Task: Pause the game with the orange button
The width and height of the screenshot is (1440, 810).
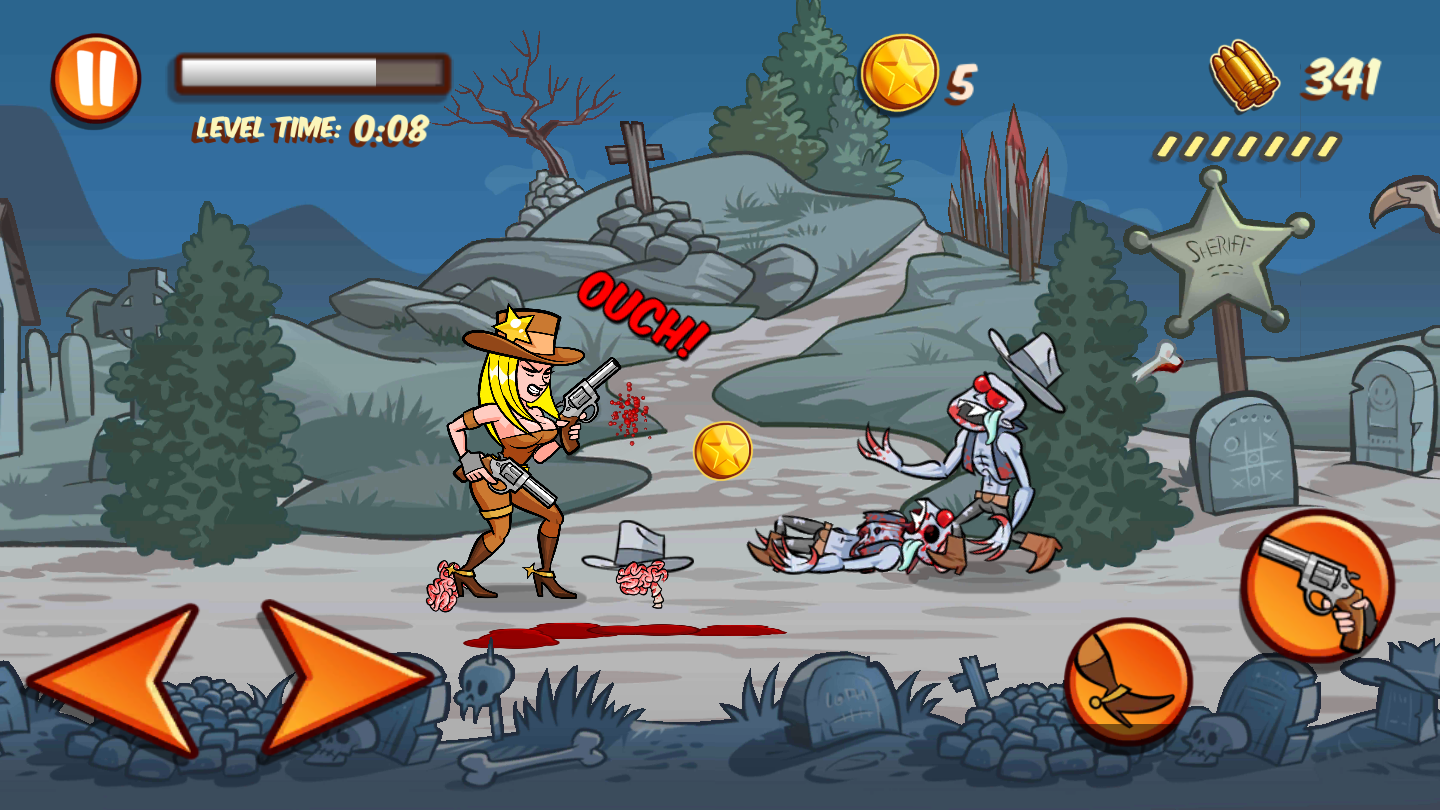Action: [x=96, y=78]
